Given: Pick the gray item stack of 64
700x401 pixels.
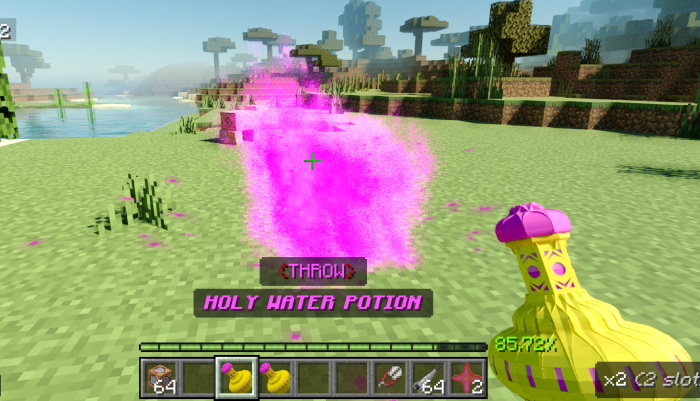Looking at the screenshot, I should tap(427, 378).
